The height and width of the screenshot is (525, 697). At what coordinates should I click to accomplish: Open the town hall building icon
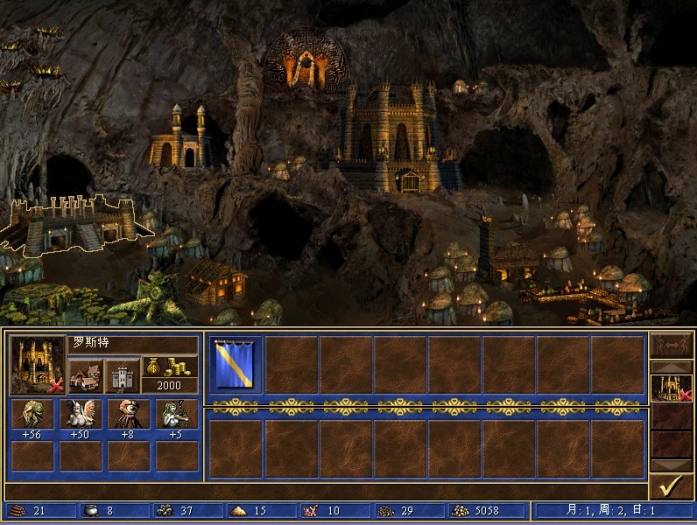(84, 377)
